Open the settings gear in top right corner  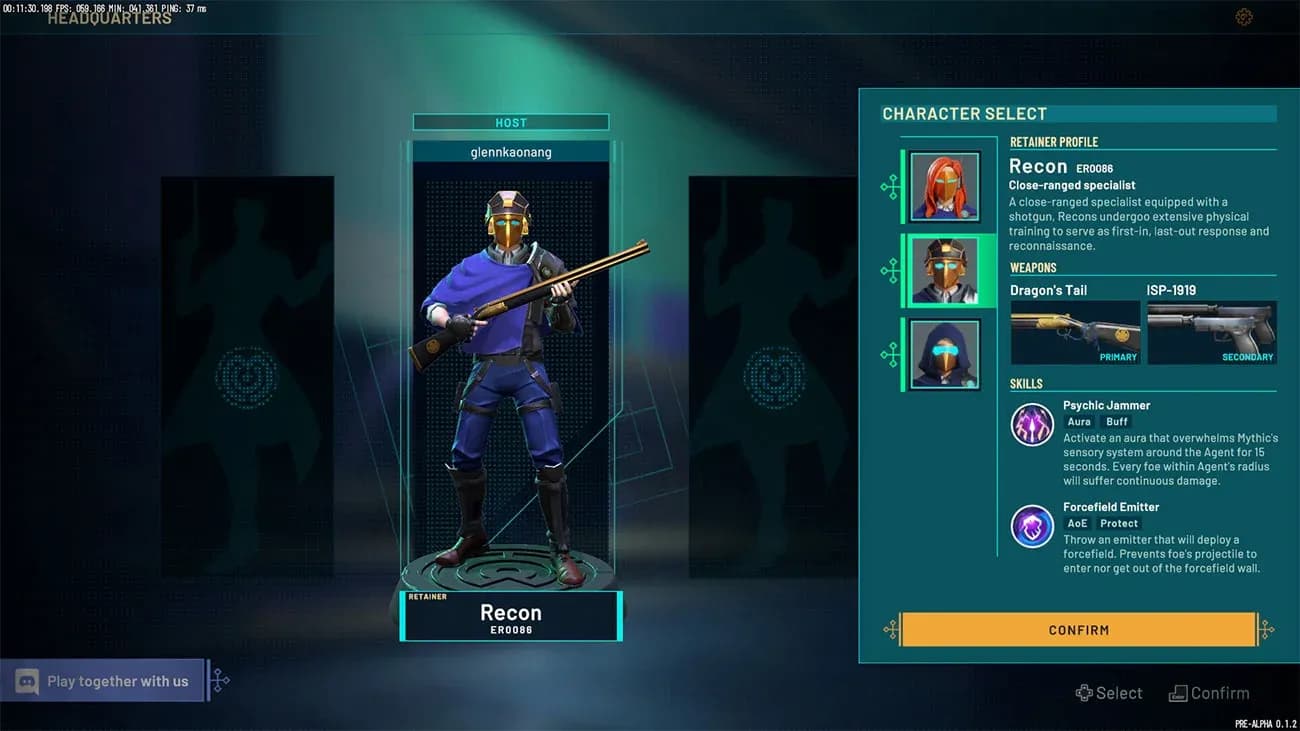click(1243, 16)
